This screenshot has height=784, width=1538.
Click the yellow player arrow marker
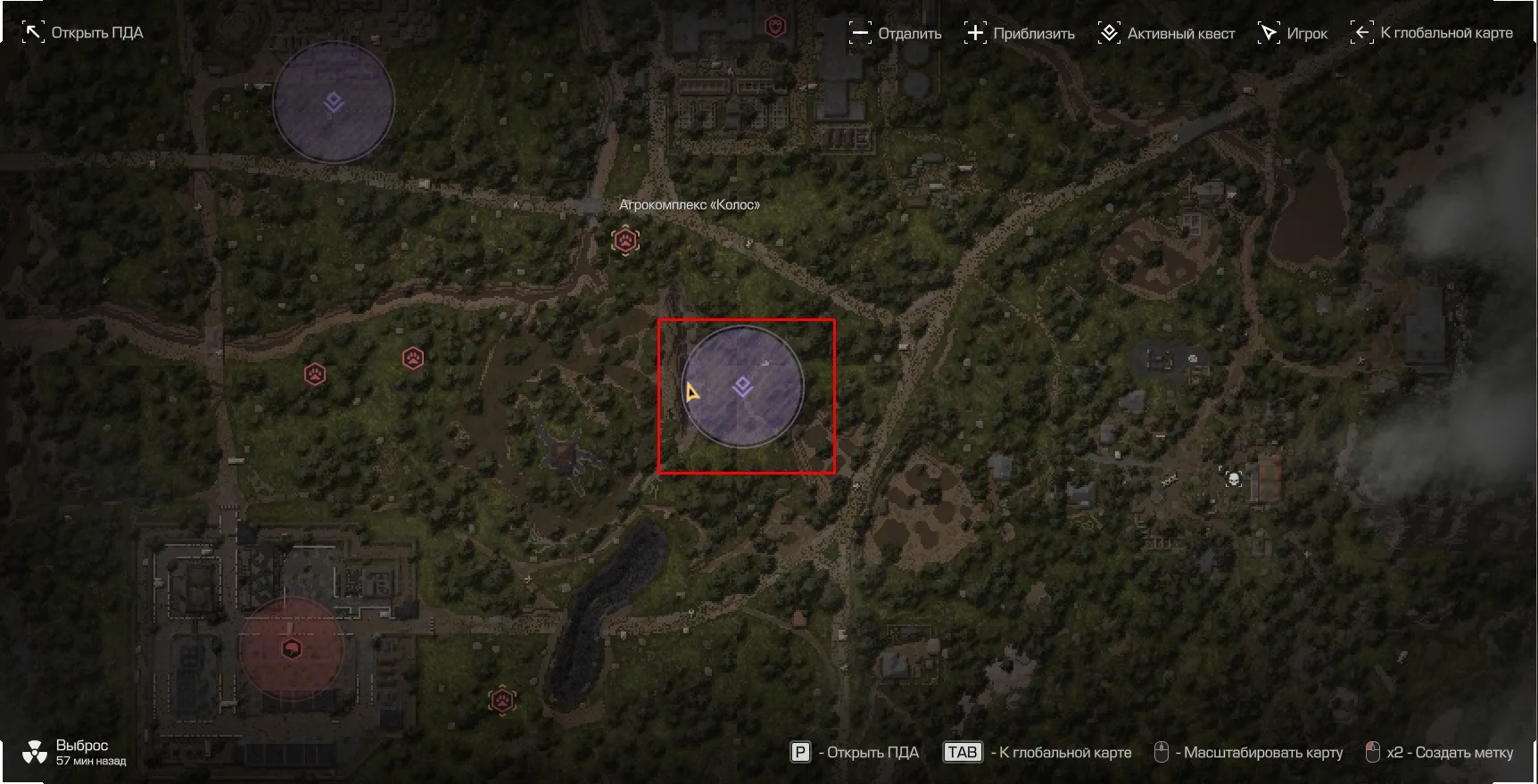coord(691,392)
